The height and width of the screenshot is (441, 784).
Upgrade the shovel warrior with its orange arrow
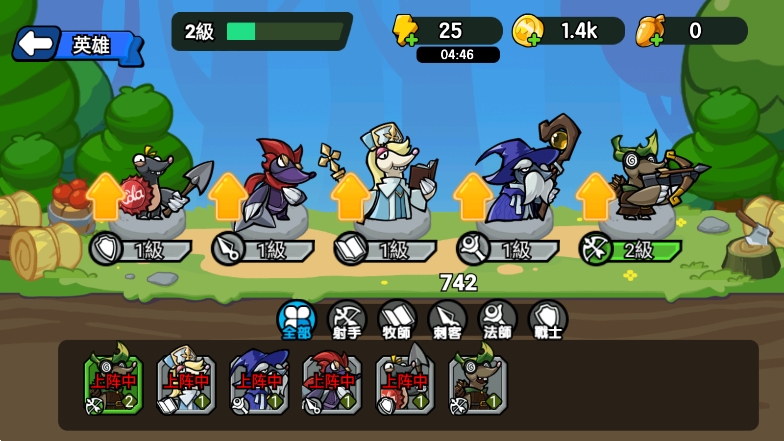105,196
